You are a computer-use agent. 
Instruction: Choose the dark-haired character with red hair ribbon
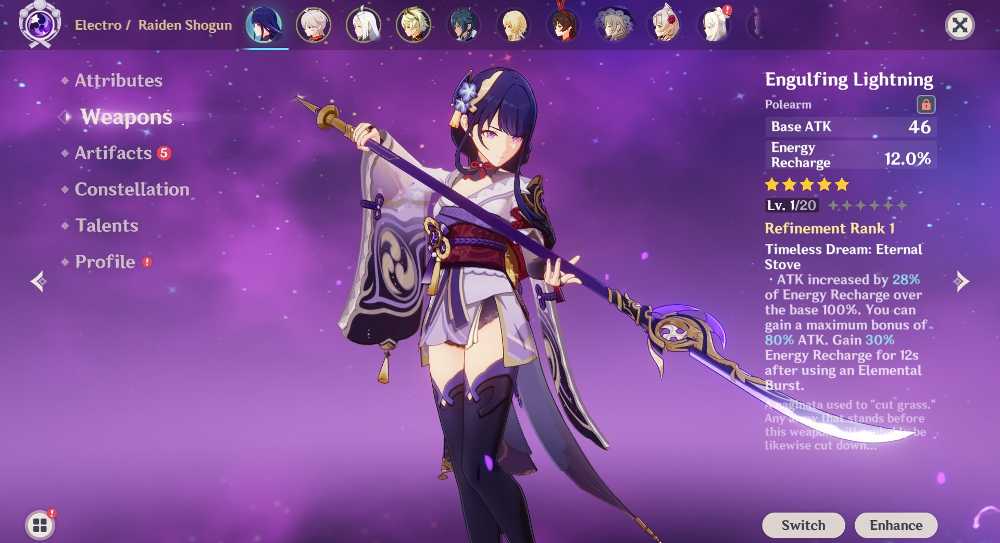[x=564, y=25]
